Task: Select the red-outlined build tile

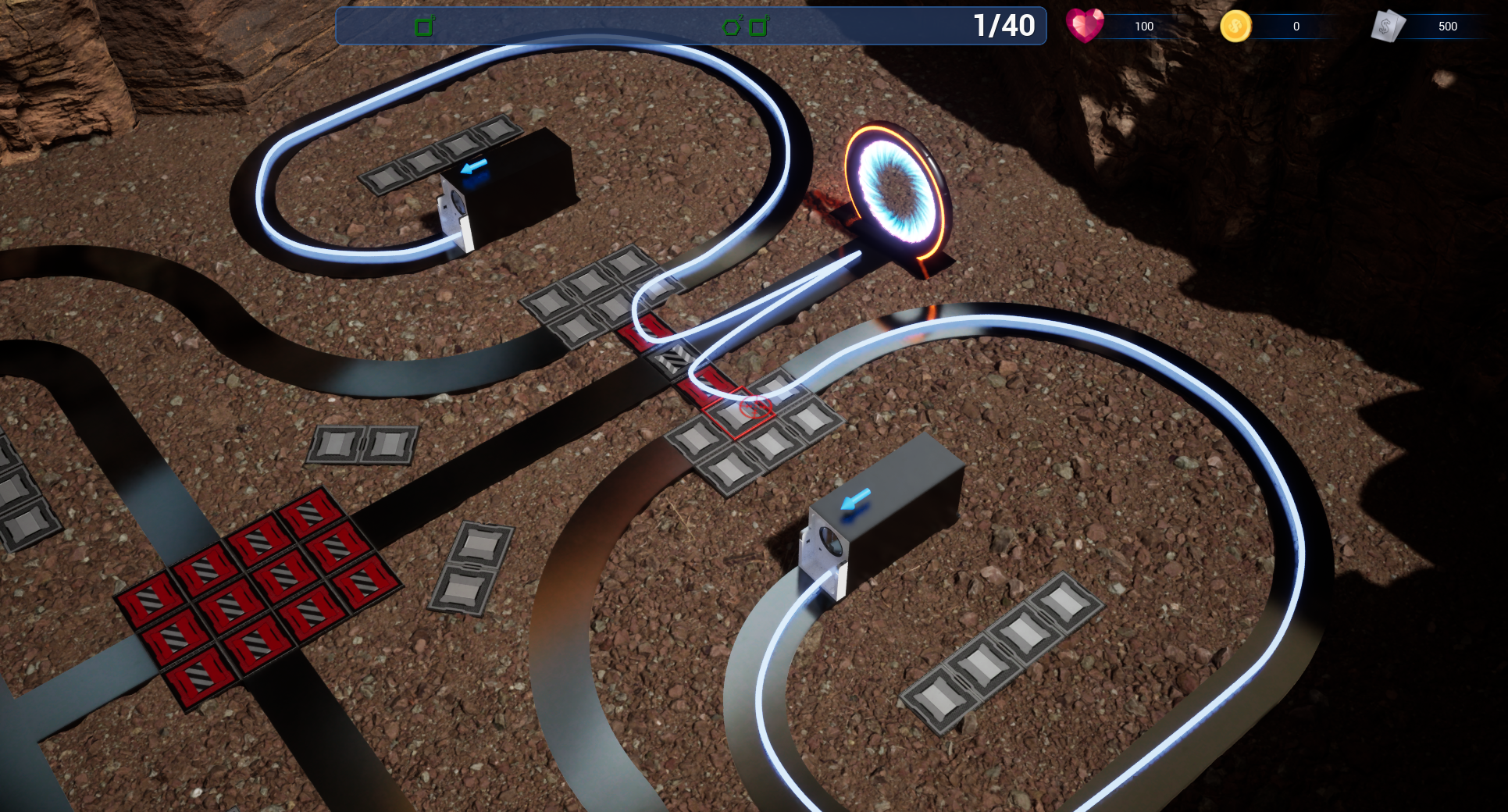Action: click(x=738, y=412)
